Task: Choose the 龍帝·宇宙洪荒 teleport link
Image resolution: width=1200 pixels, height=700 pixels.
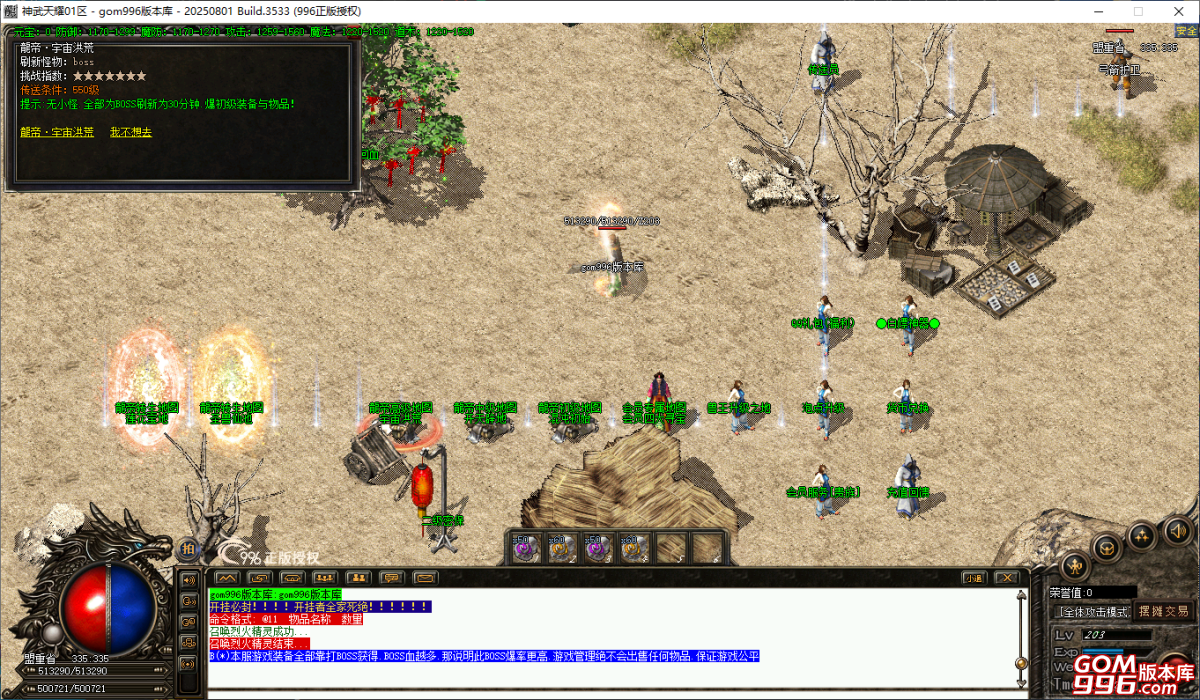Action: (57, 132)
